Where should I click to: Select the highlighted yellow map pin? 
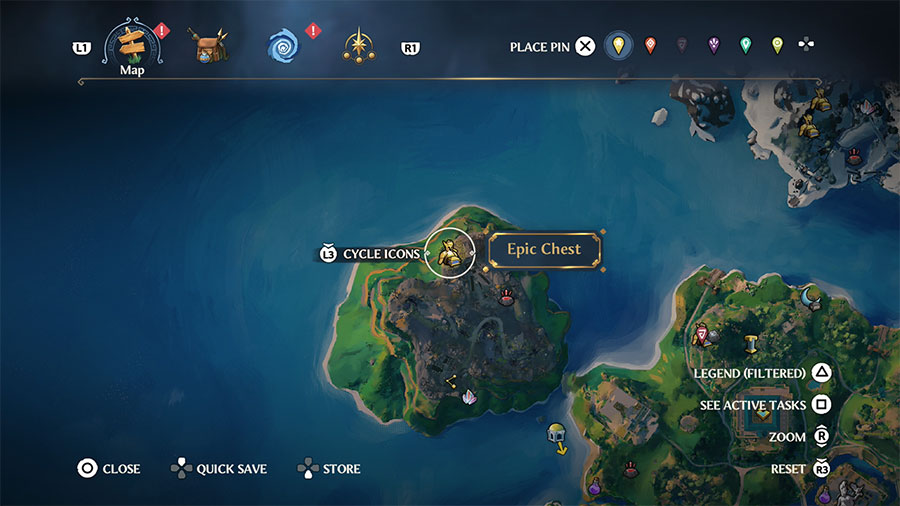[619, 46]
